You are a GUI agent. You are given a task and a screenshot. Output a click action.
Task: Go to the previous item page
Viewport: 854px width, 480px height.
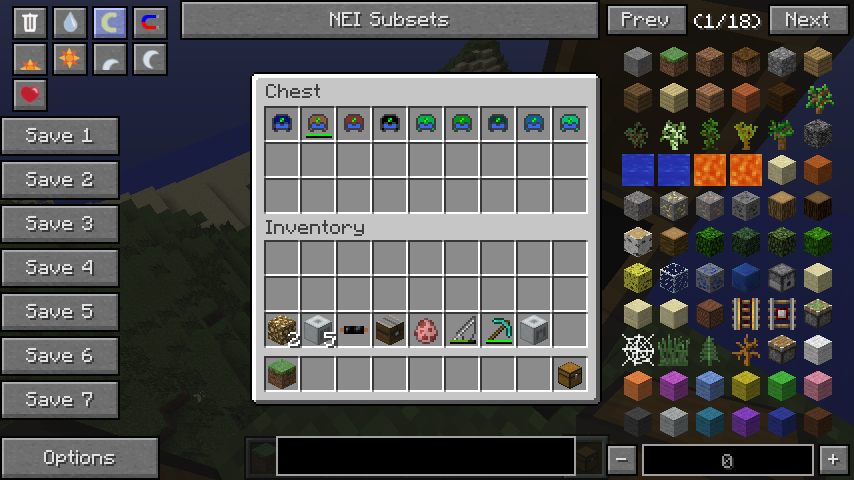pyautogui.click(x=645, y=20)
